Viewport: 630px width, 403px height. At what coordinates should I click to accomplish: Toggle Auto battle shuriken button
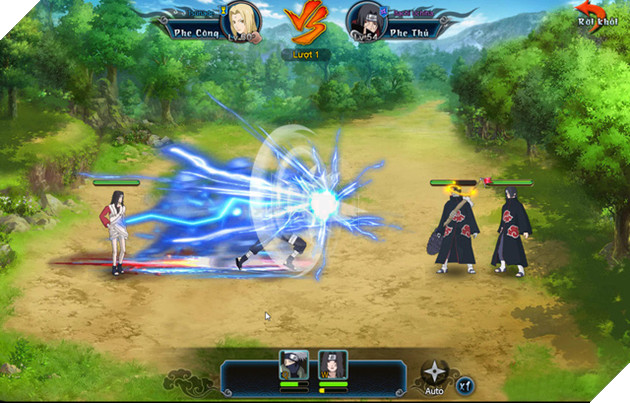click(434, 372)
